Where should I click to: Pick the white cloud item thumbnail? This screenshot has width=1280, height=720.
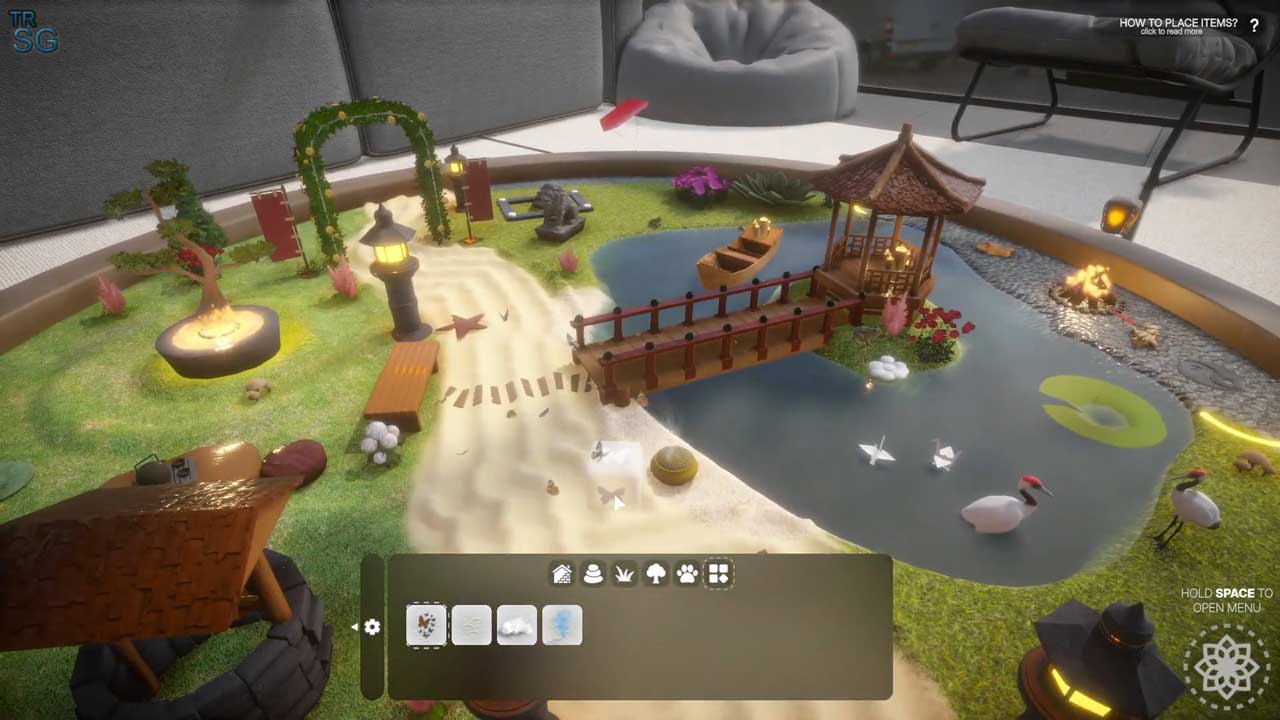pos(517,626)
